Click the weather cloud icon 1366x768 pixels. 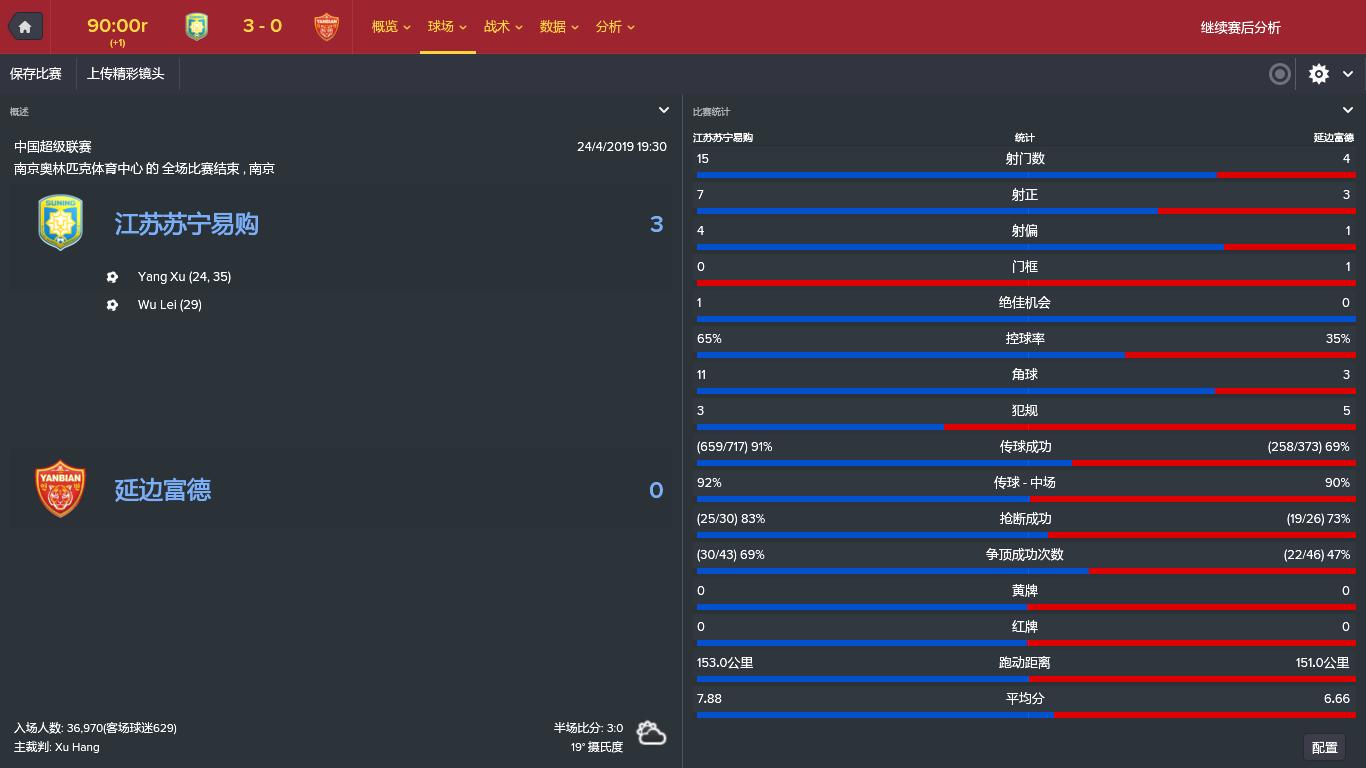pos(652,733)
